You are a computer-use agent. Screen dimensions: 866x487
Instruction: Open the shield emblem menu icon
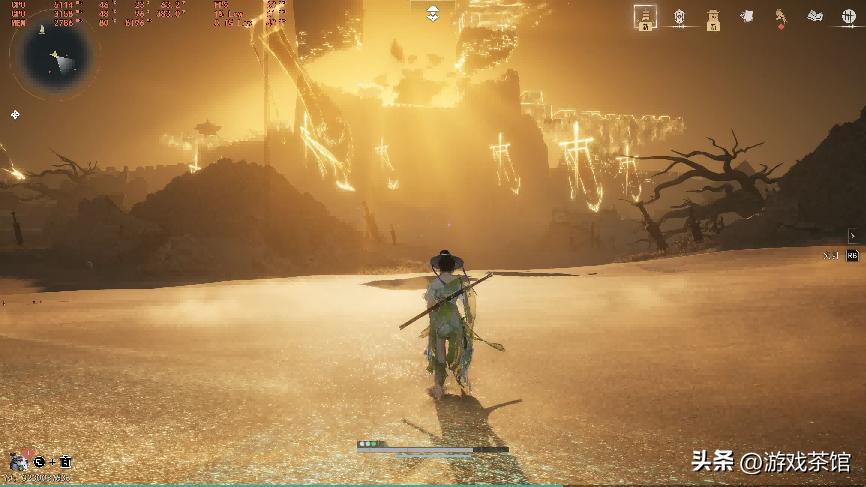click(680, 16)
